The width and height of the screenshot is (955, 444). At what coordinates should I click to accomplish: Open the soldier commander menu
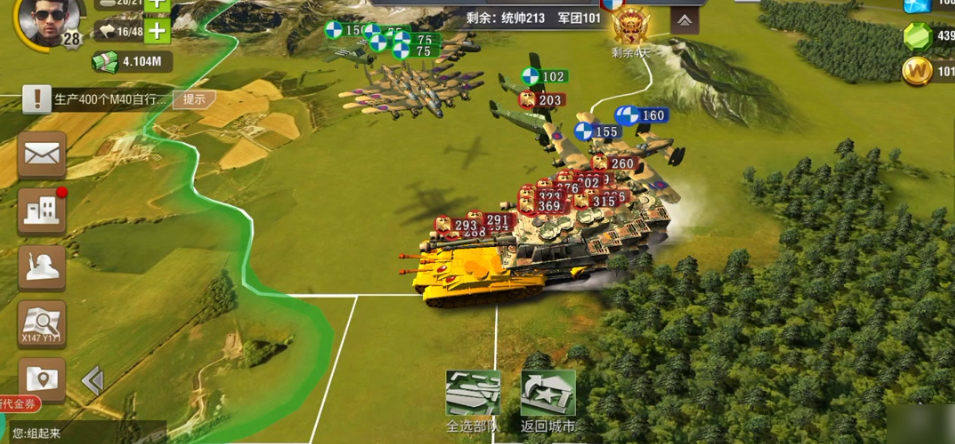click(42, 267)
